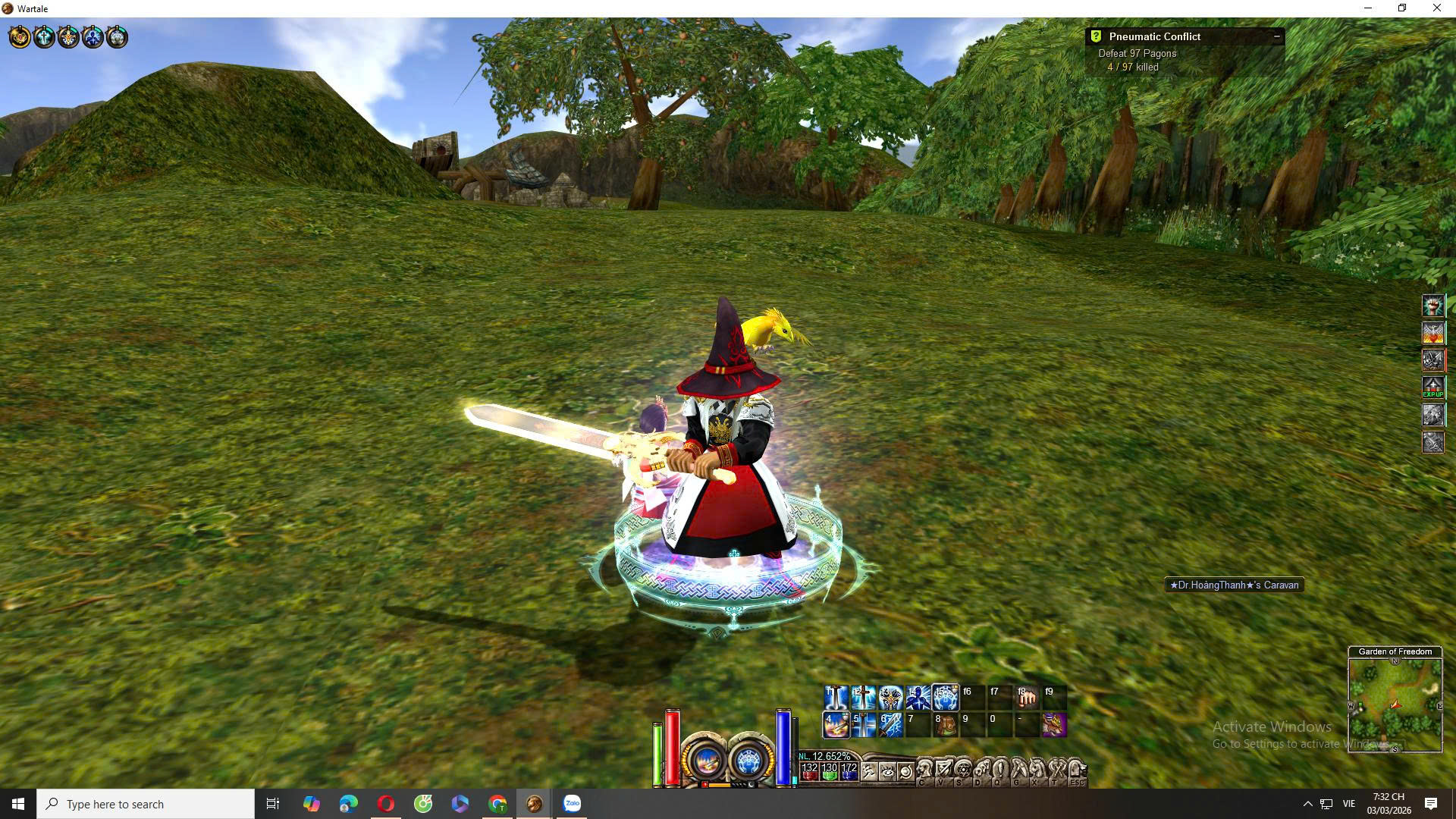
Task: Use the backpack item in slot 8
Action: point(945,725)
